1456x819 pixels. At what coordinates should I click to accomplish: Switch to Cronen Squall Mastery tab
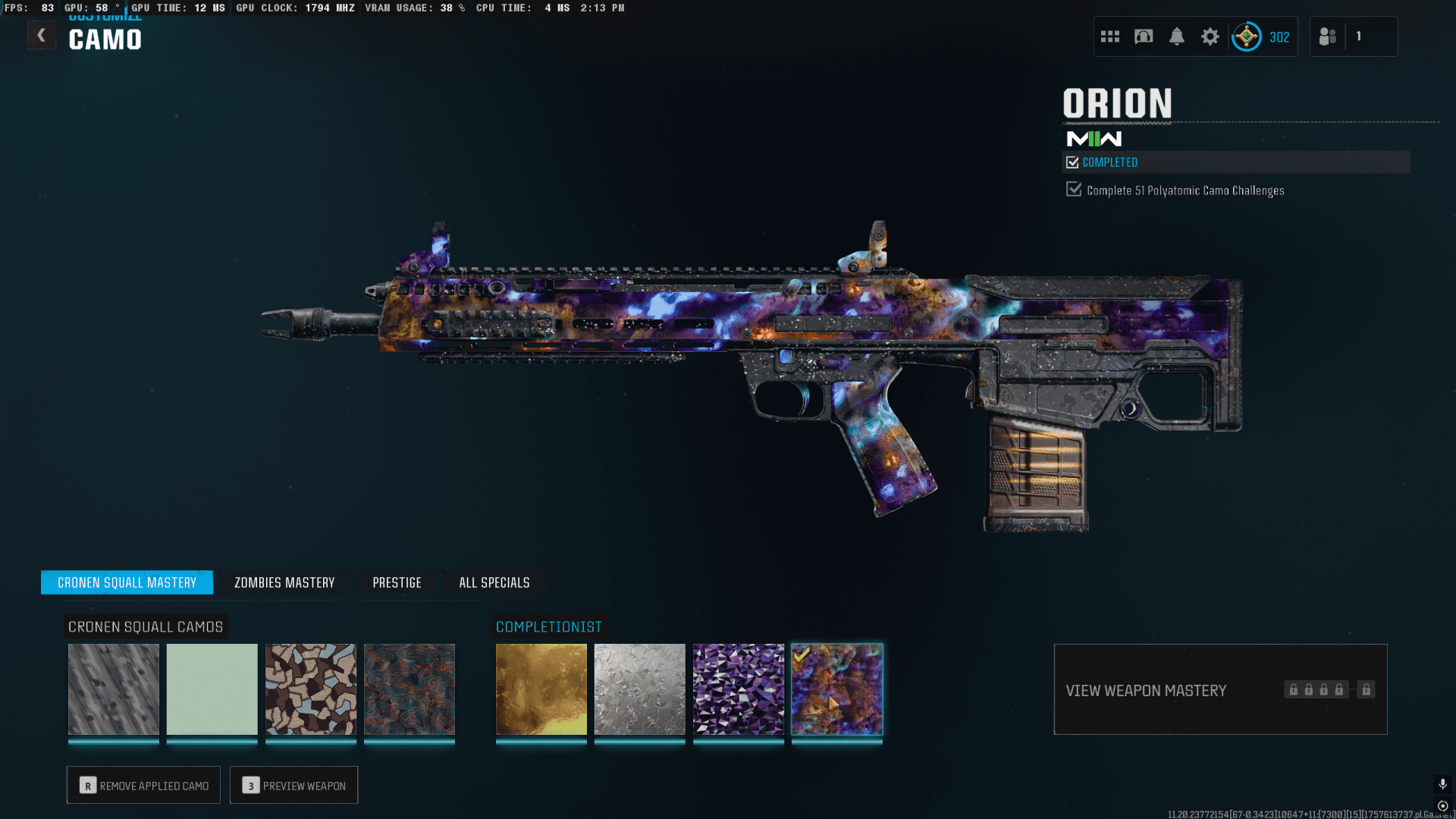click(x=127, y=582)
